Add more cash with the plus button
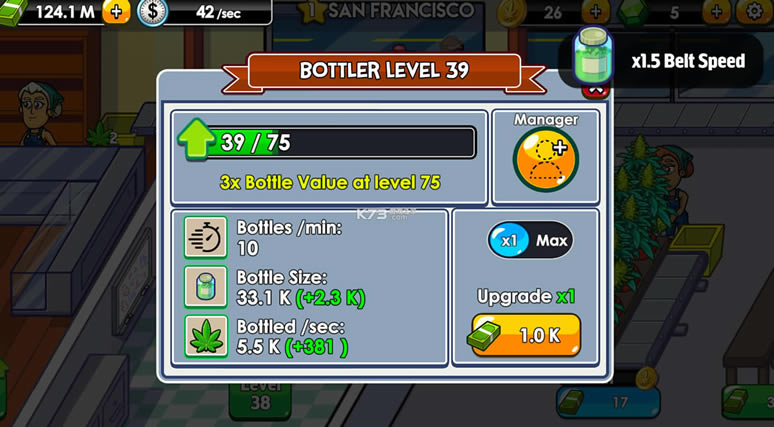Image resolution: width=774 pixels, height=427 pixels. click(x=116, y=12)
